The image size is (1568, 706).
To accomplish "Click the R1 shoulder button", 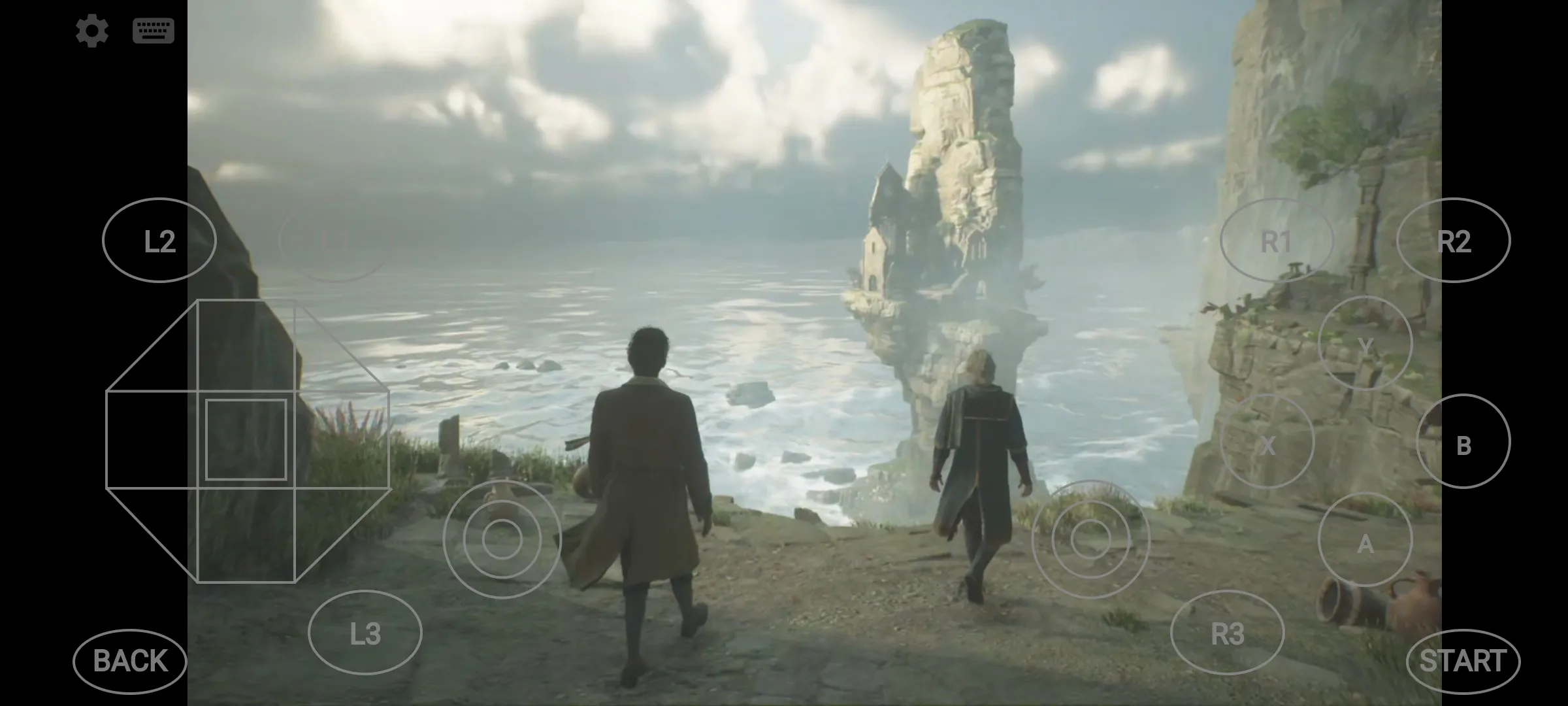I will click(1276, 241).
